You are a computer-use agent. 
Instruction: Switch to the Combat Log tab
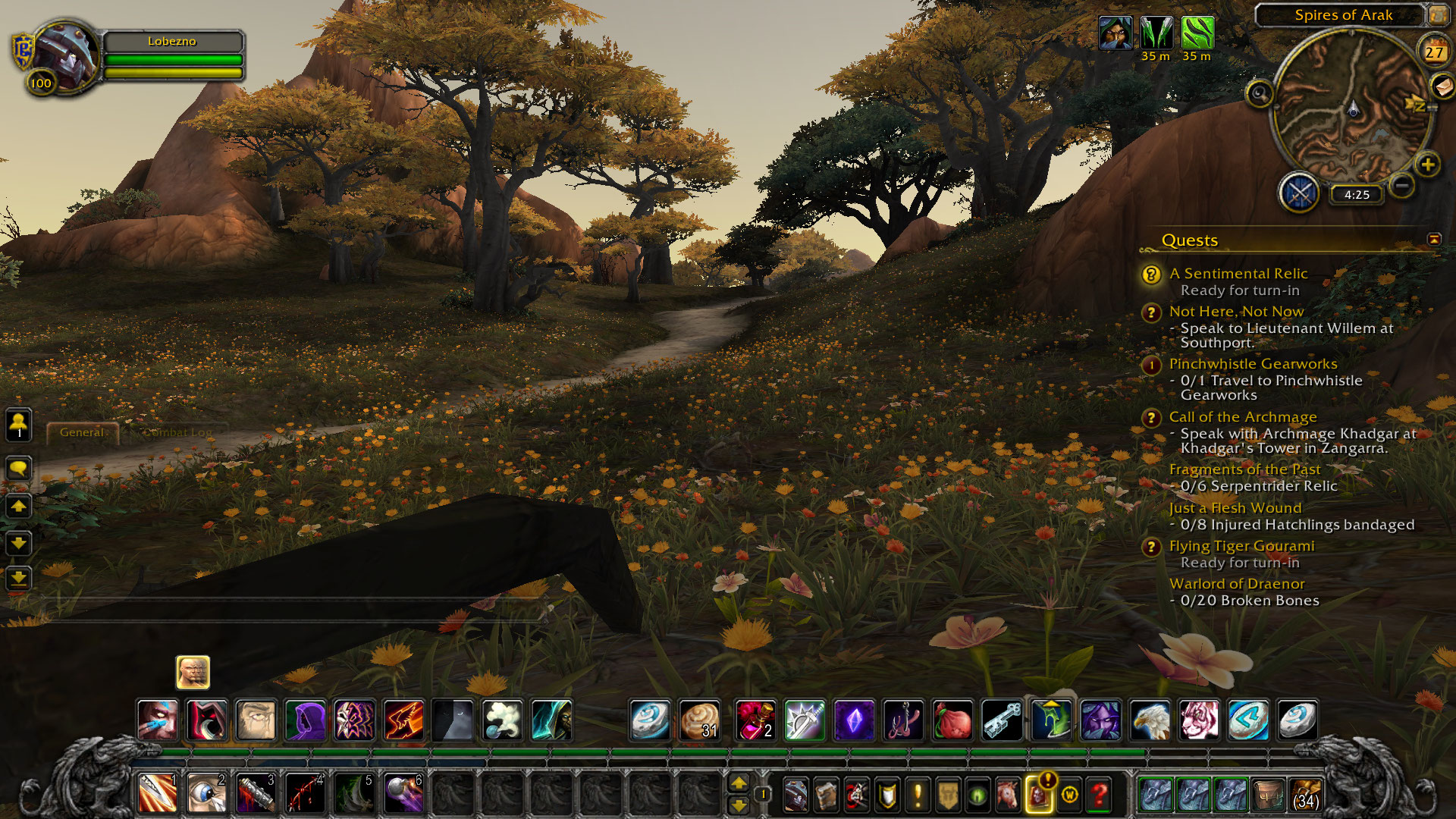[x=179, y=432]
